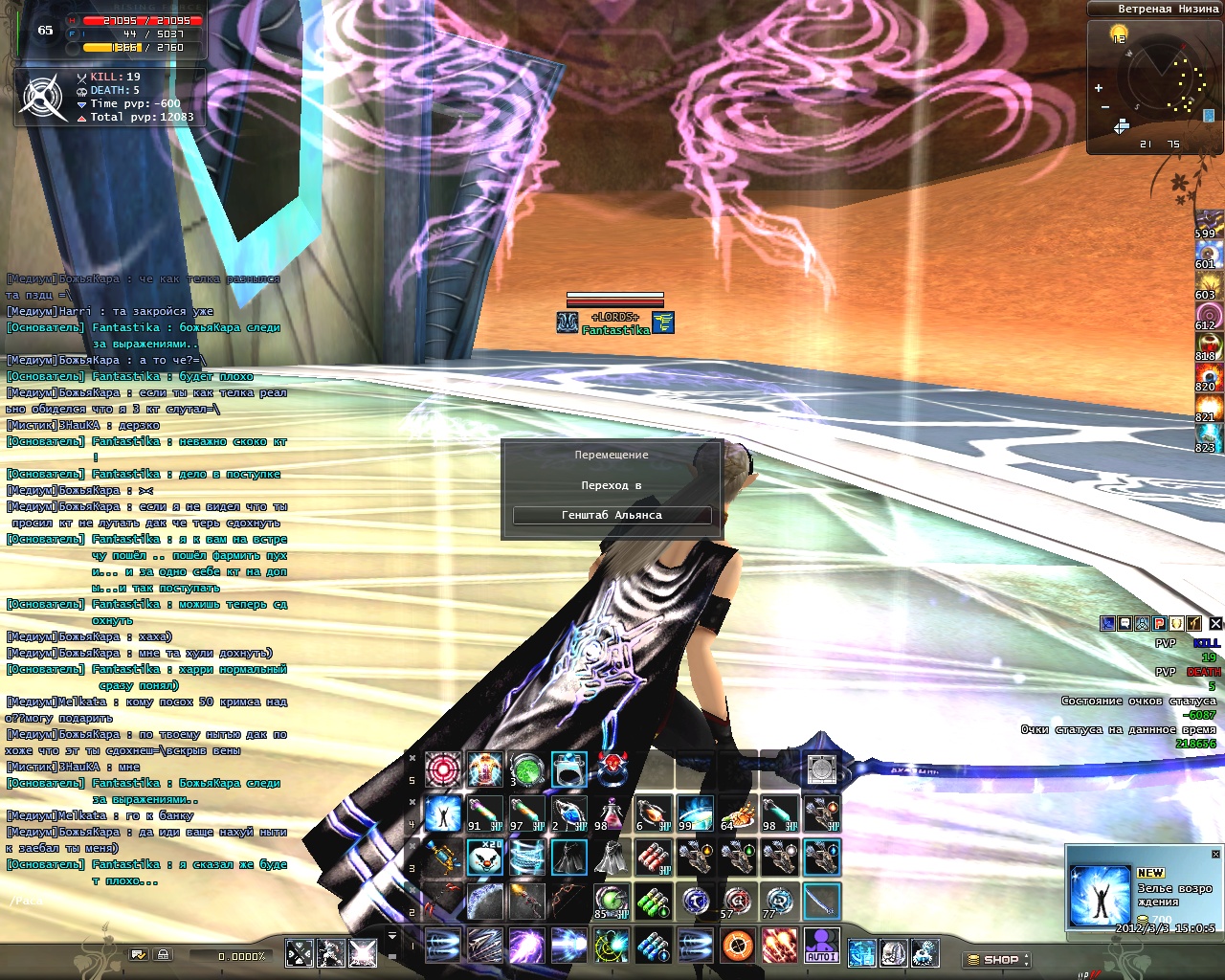Use the red shotgun shells slot
This screenshot has width=1225, height=980.
[653, 857]
